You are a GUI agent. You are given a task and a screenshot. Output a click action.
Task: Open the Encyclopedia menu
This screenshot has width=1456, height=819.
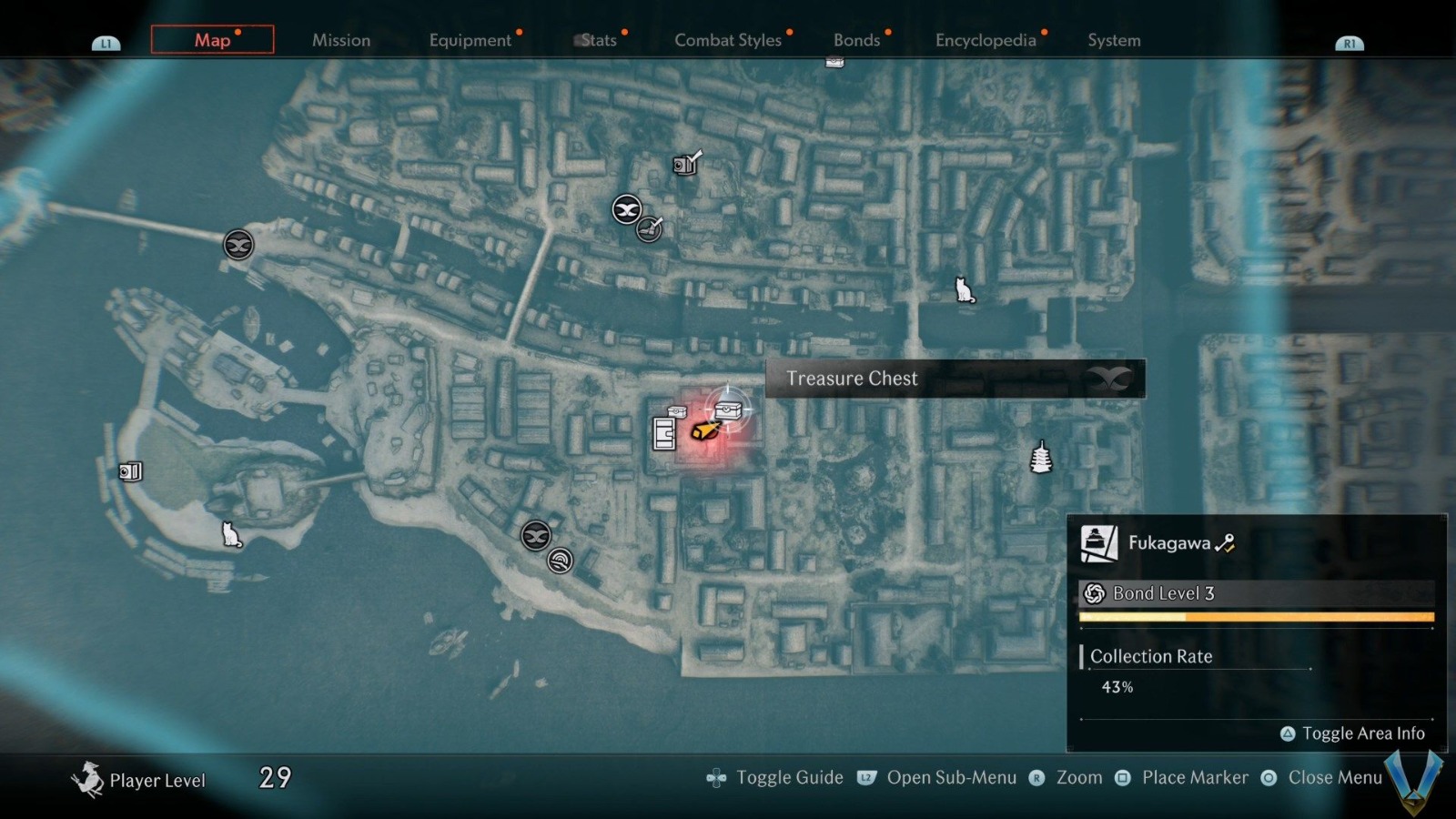click(986, 40)
